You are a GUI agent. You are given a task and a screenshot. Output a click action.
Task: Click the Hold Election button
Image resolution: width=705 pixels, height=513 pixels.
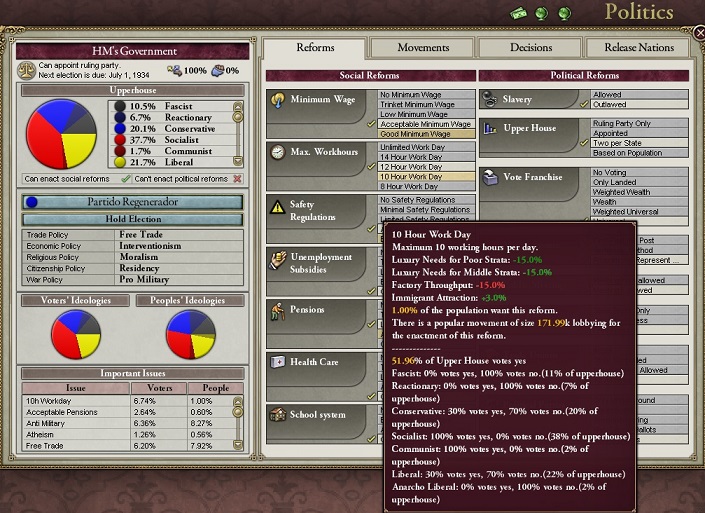[x=133, y=218]
